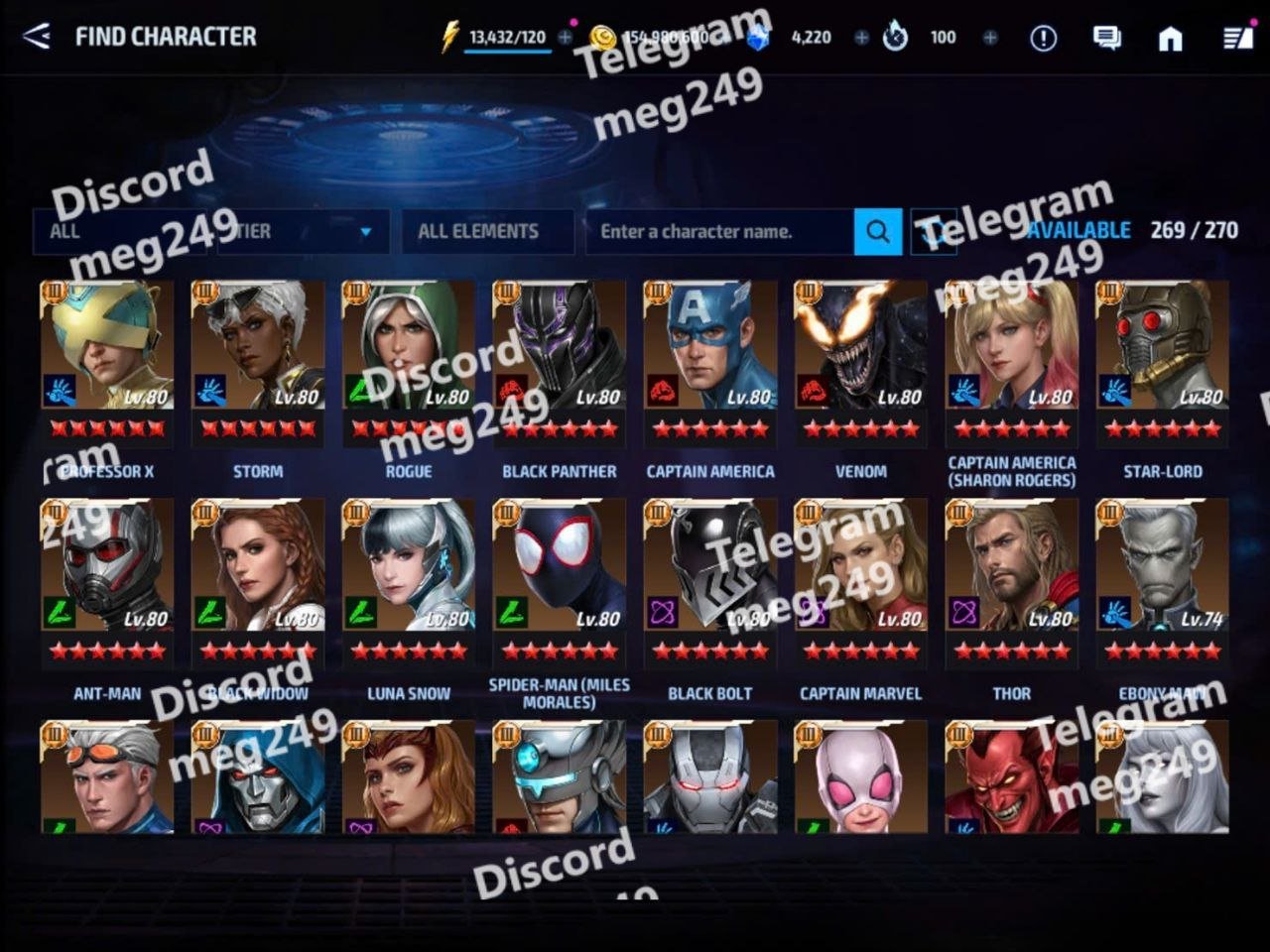Click the magnifier search button
Viewport: 1270px width, 952px height.
pos(878,231)
